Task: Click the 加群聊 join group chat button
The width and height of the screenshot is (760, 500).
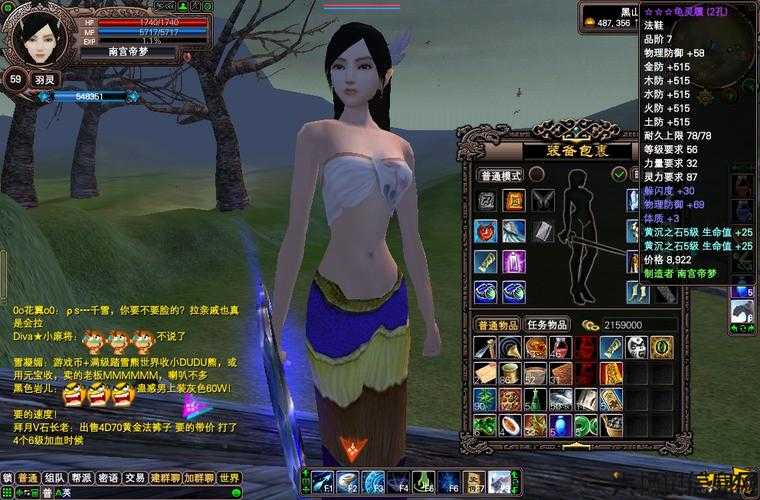Action: click(x=197, y=478)
